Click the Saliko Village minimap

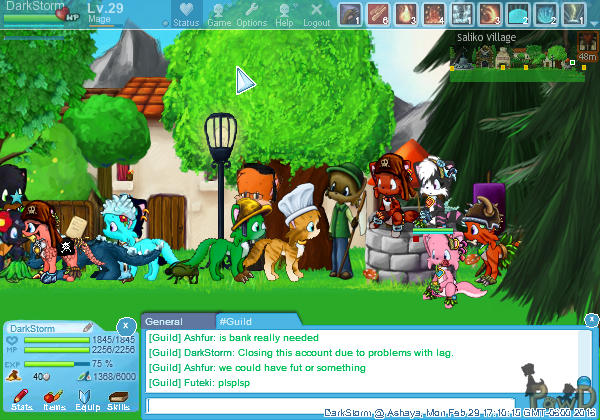click(520, 54)
